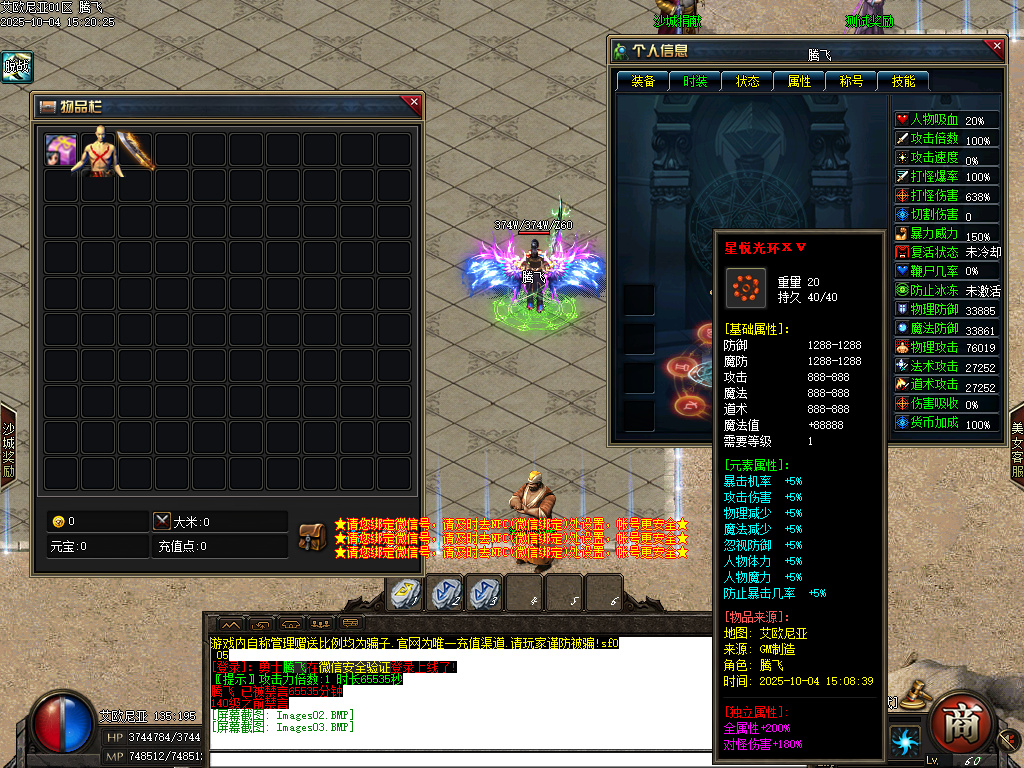
Task: Switch to the 装备 tab
Action: point(643,81)
